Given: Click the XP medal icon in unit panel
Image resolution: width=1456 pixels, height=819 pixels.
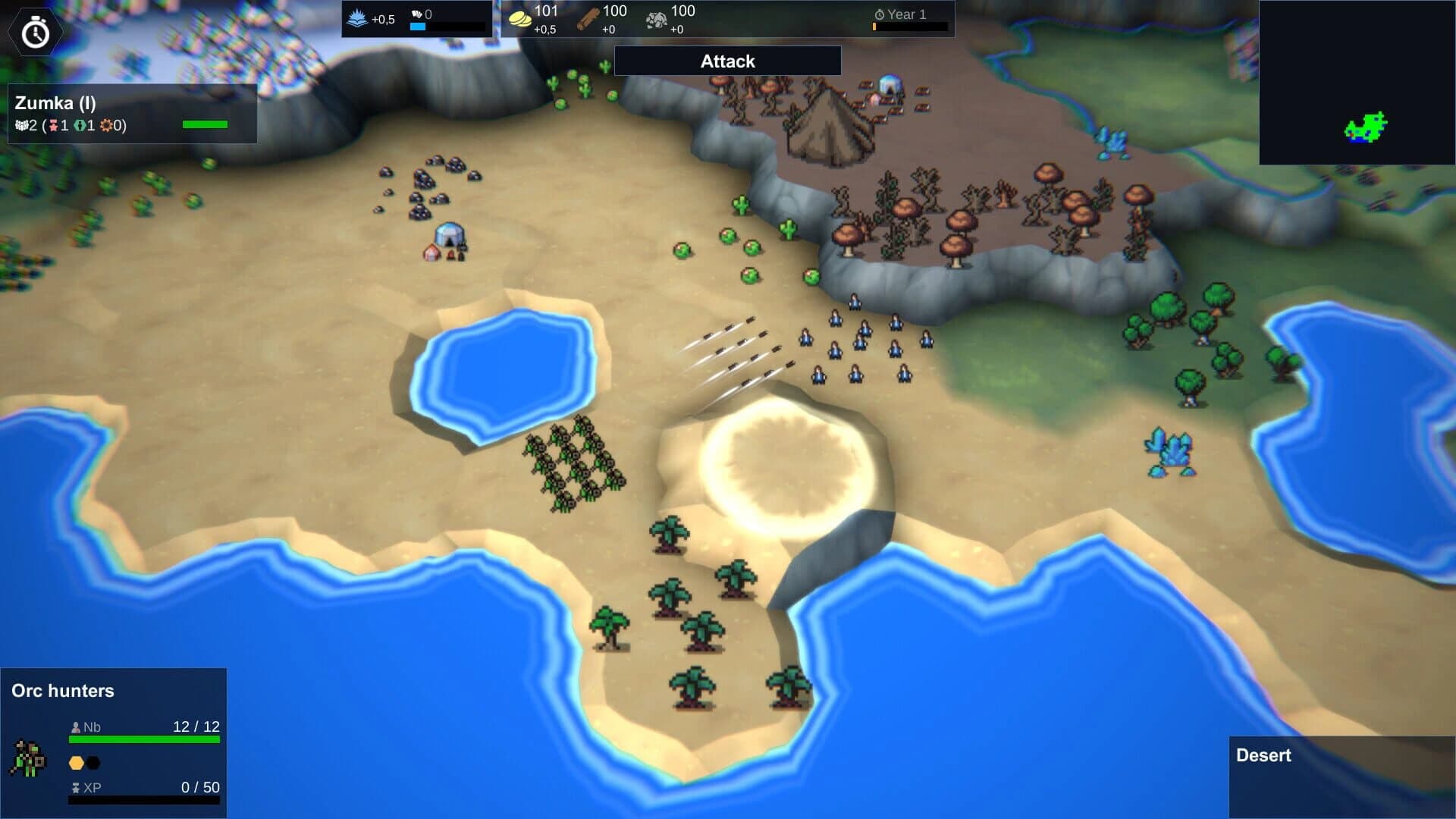Looking at the screenshot, I should (x=76, y=787).
